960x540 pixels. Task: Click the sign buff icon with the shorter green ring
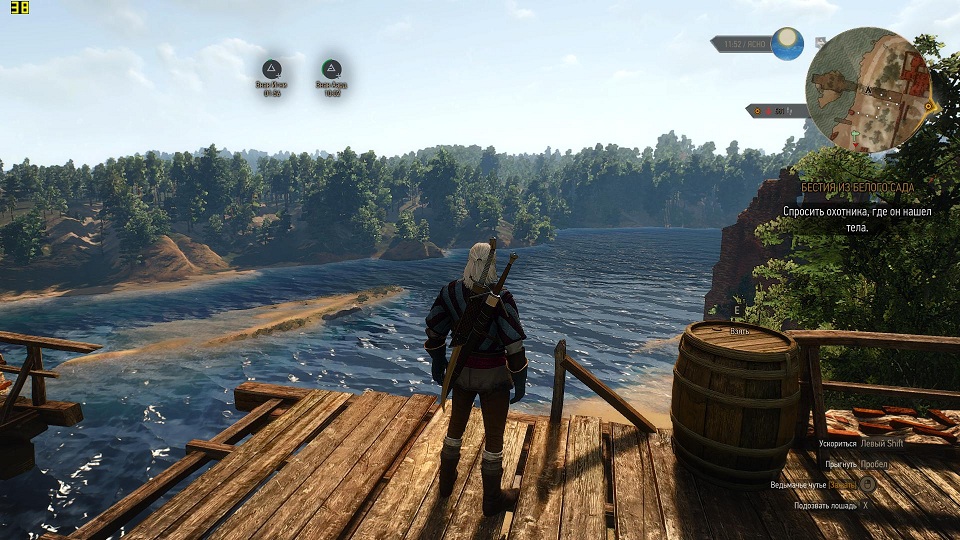click(271, 69)
